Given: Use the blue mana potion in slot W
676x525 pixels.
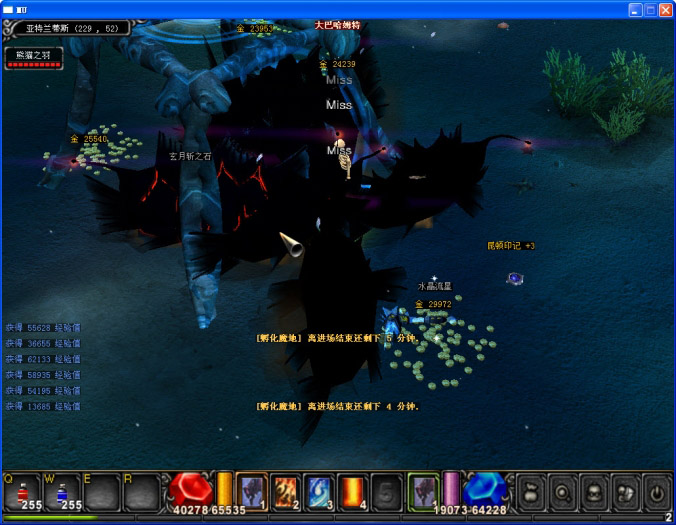Looking at the screenshot, I should [61, 491].
